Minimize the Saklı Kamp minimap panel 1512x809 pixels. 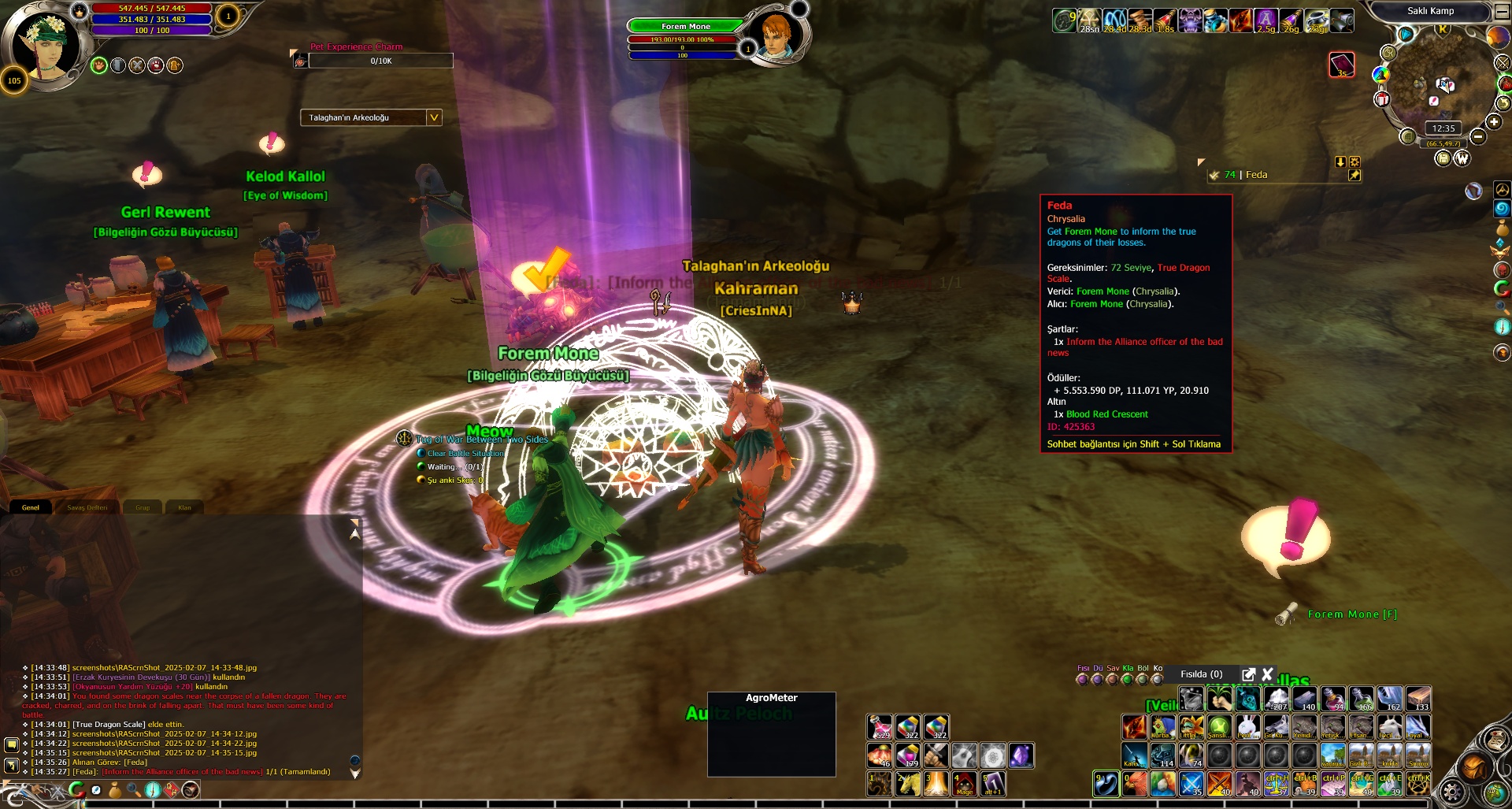tap(1501, 12)
